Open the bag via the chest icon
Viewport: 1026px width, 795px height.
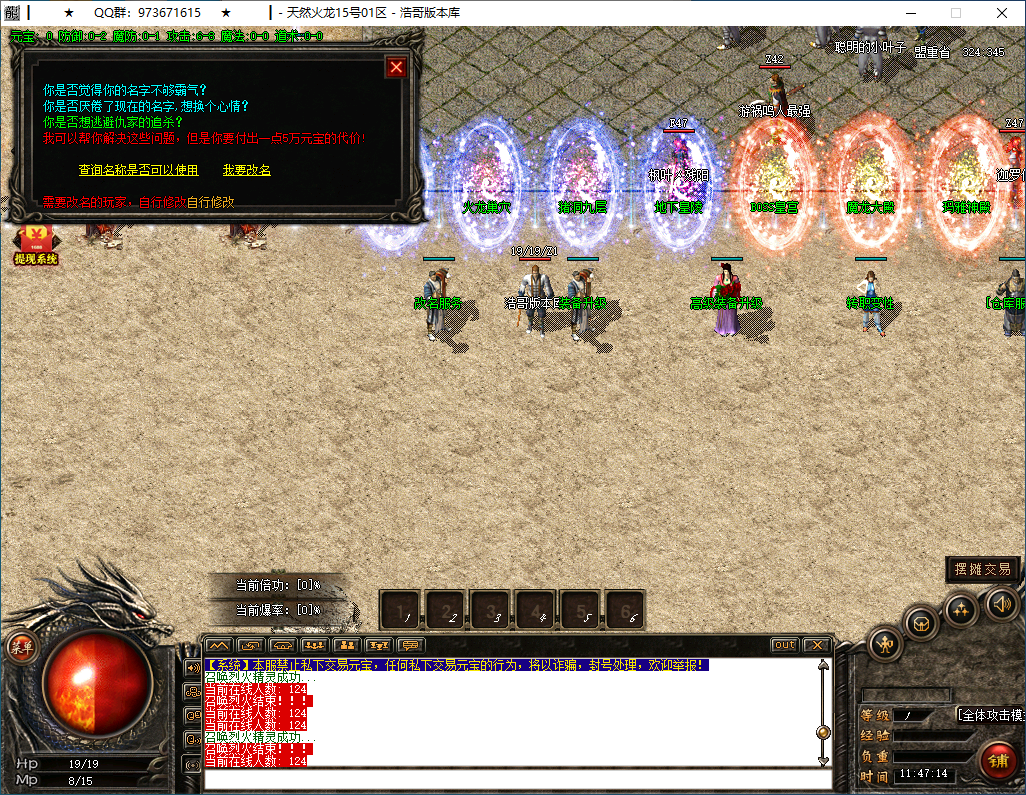(x=922, y=624)
